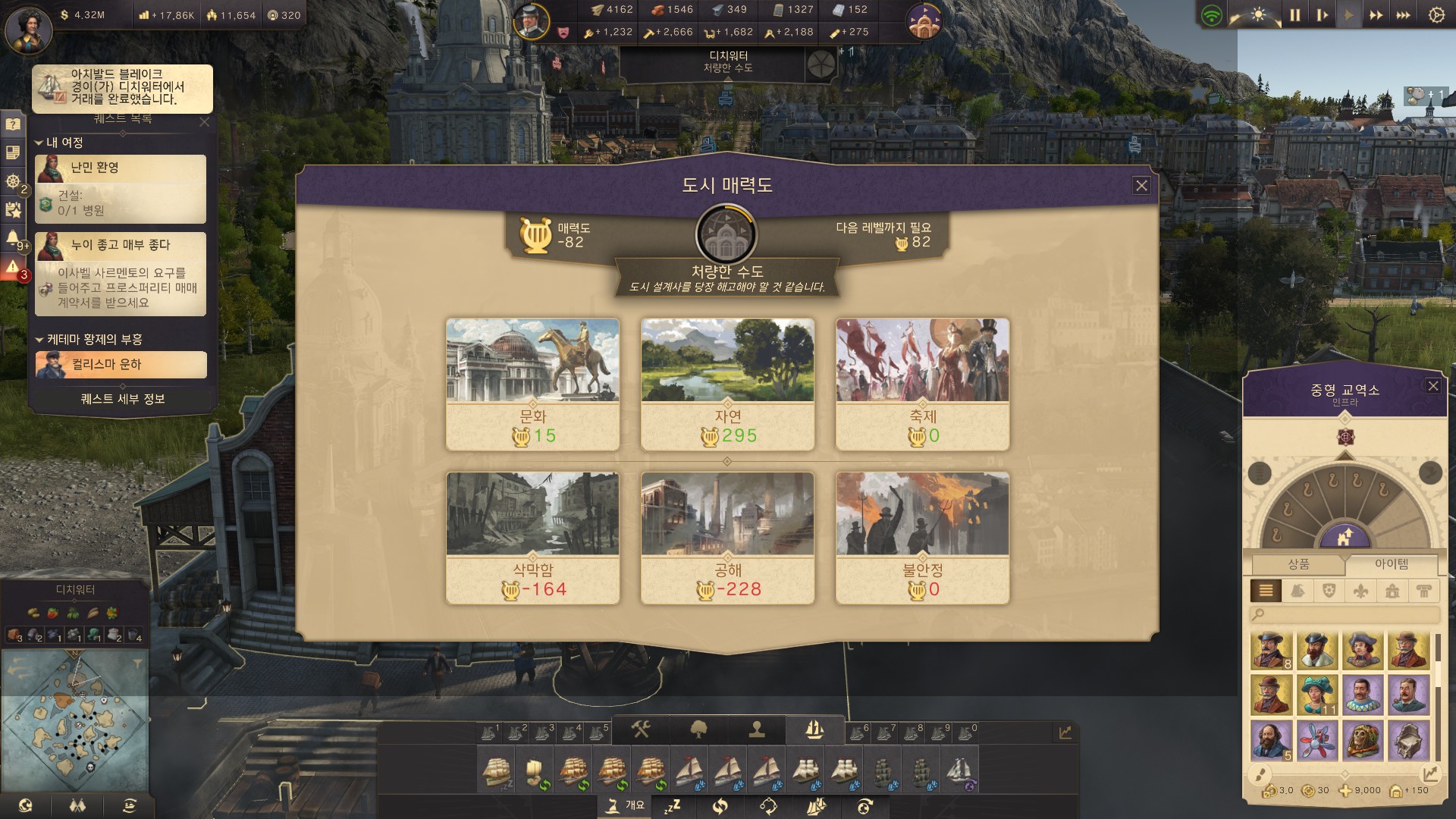Viewport: 1456px width, 819px height.
Task: Close the 중형 교역소 panel
Action: [1432, 386]
